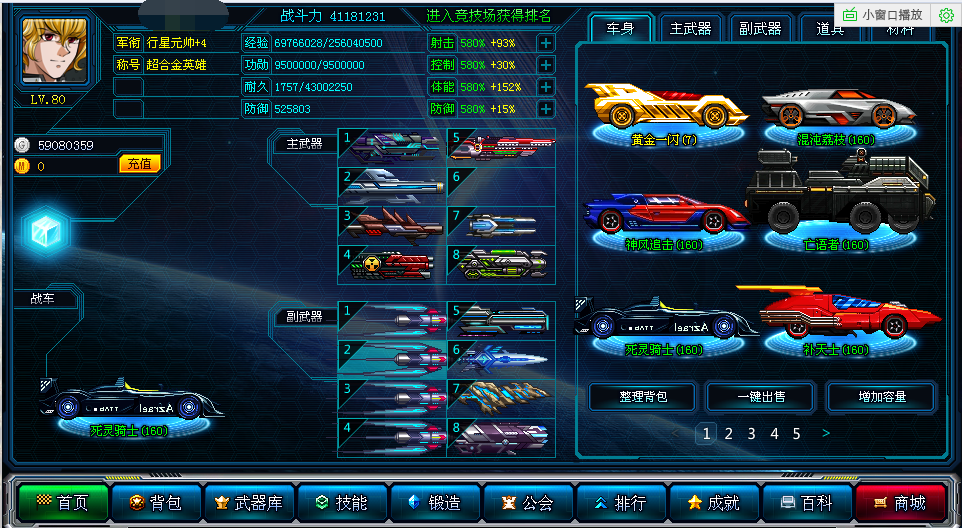Click 增加容量 to expand capacity
Screen dimensions: 962x528
coord(881,397)
